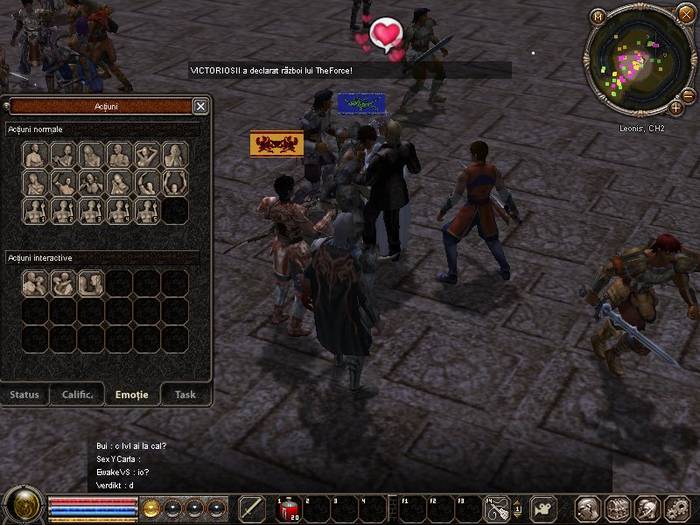Close the minimap with its X button
This screenshot has width=700, height=525.
pyautogui.click(x=686, y=14)
